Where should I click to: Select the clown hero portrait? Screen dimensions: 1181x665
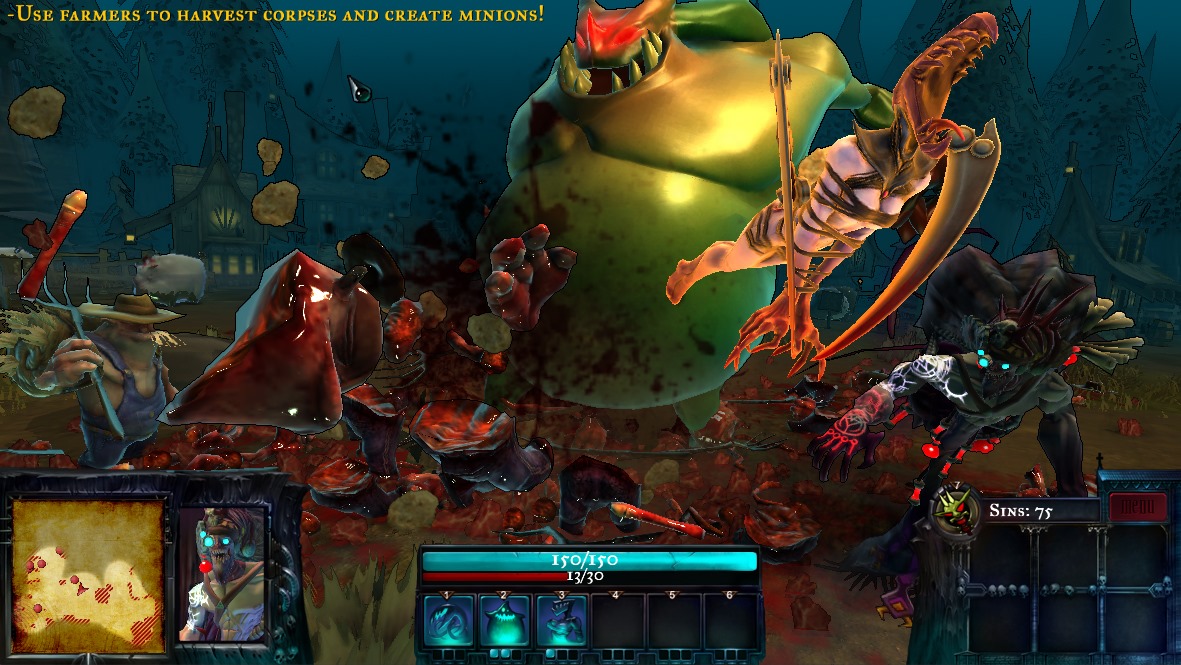point(222,576)
